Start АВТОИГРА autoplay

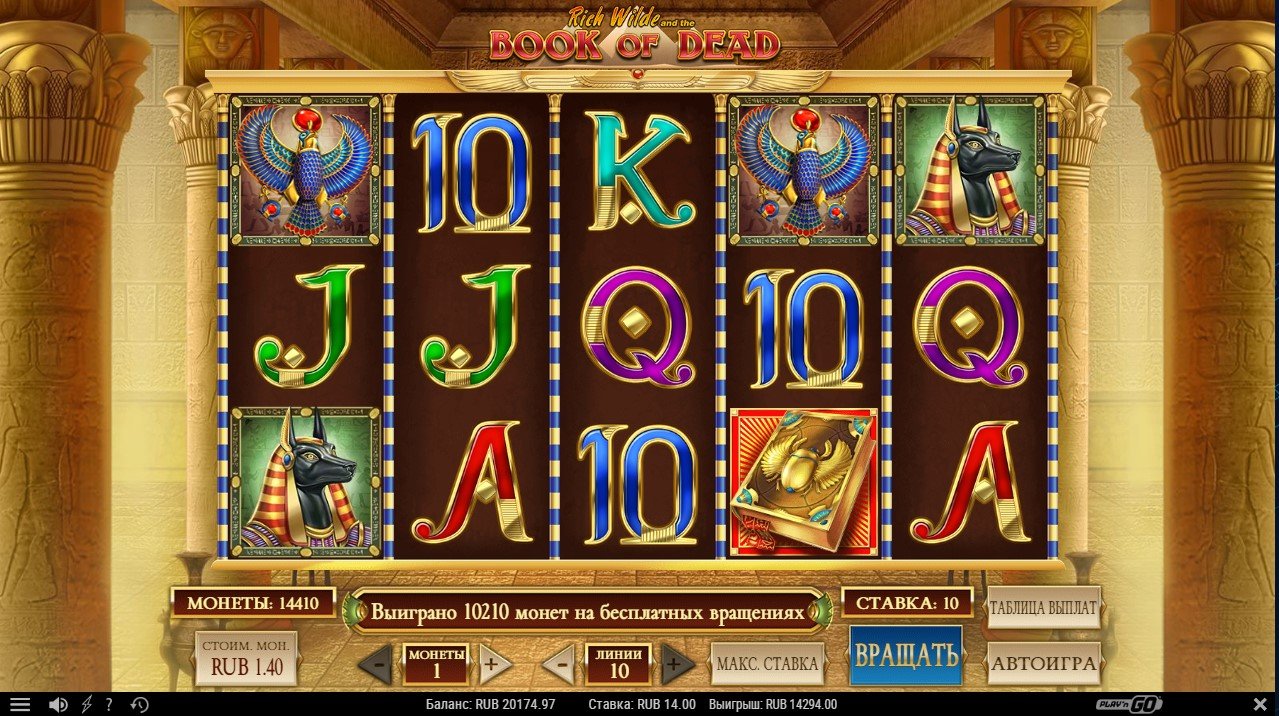tap(1044, 661)
